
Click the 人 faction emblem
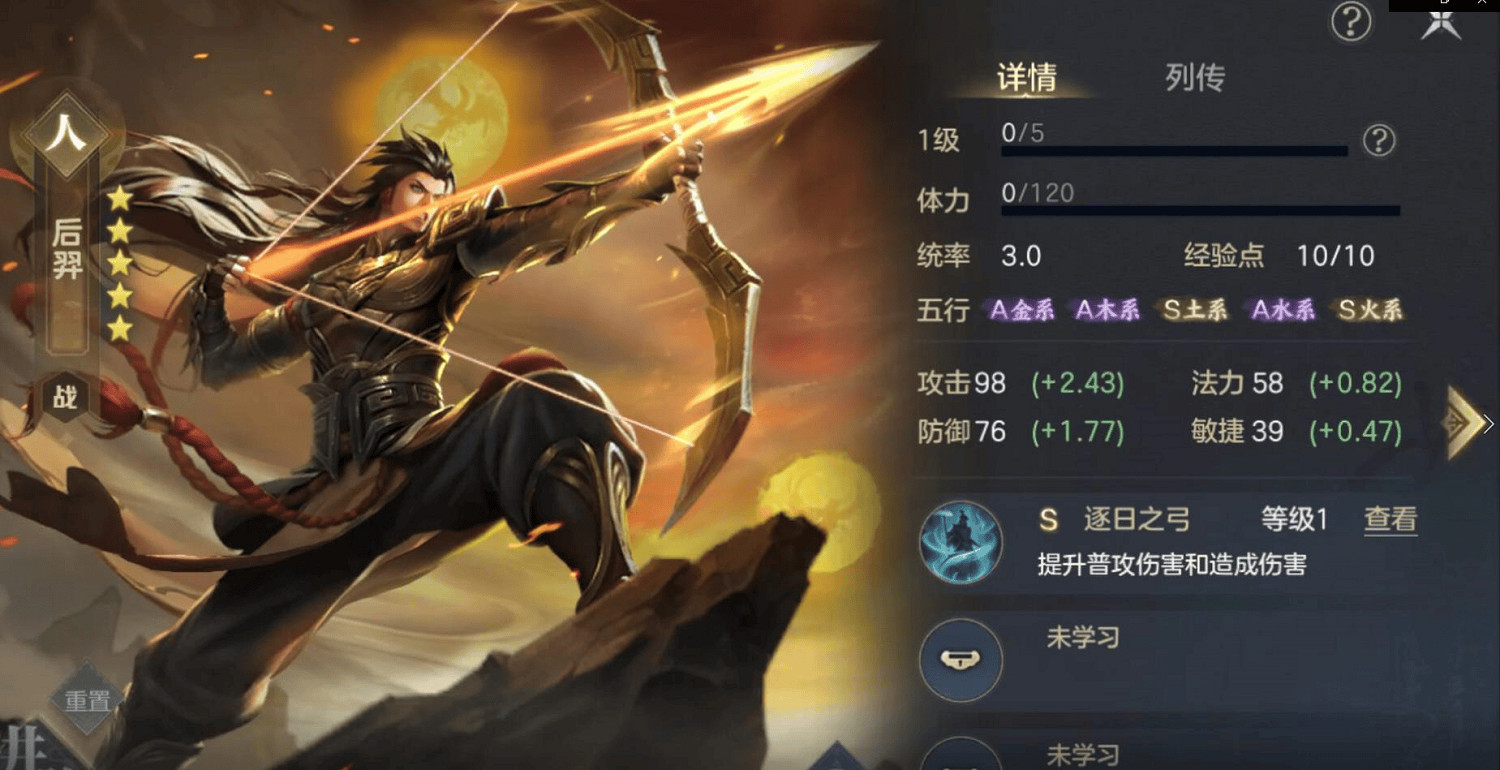pos(66,131)
